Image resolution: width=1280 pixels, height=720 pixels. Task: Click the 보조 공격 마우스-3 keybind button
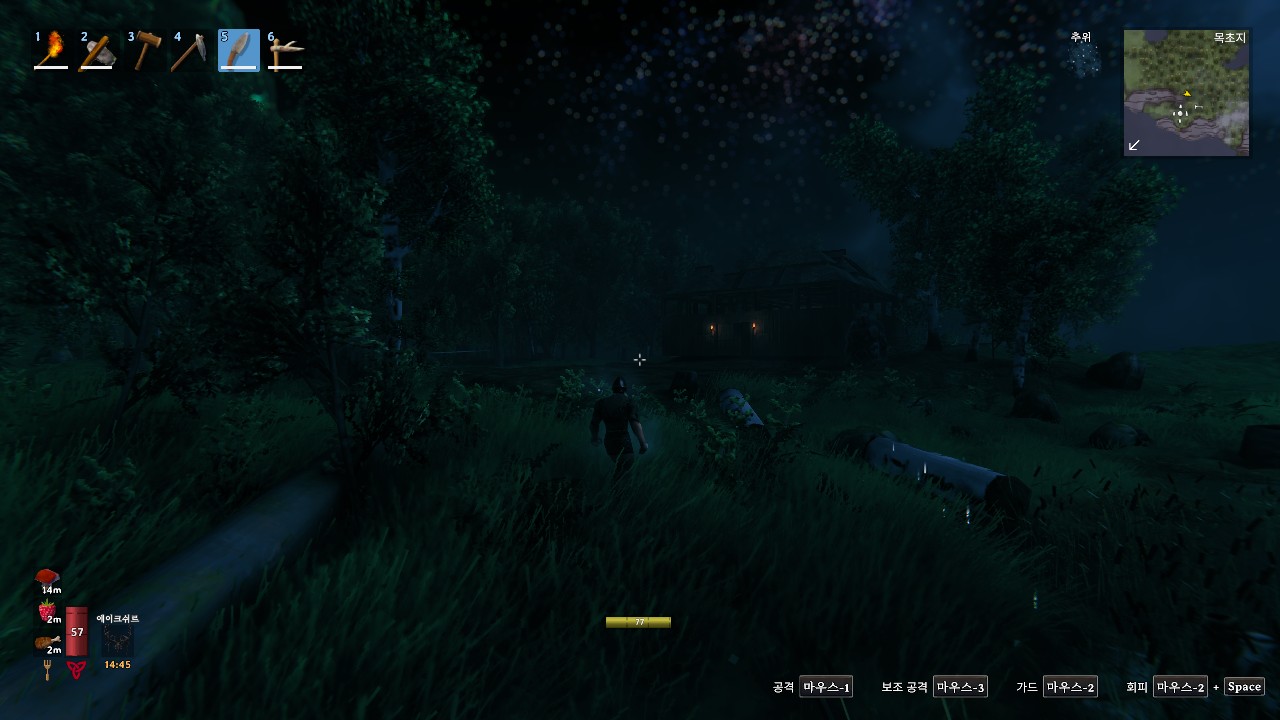[961, 686]
